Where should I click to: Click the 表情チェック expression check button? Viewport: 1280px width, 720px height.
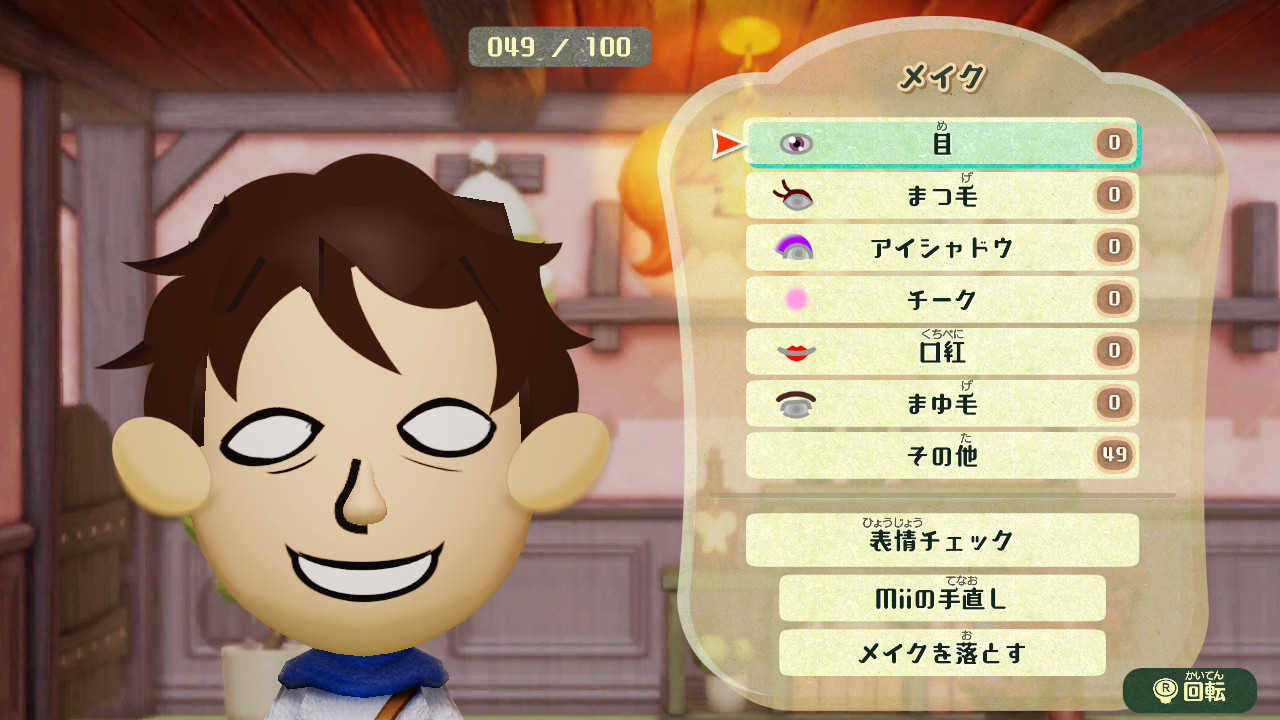point(941,541)
